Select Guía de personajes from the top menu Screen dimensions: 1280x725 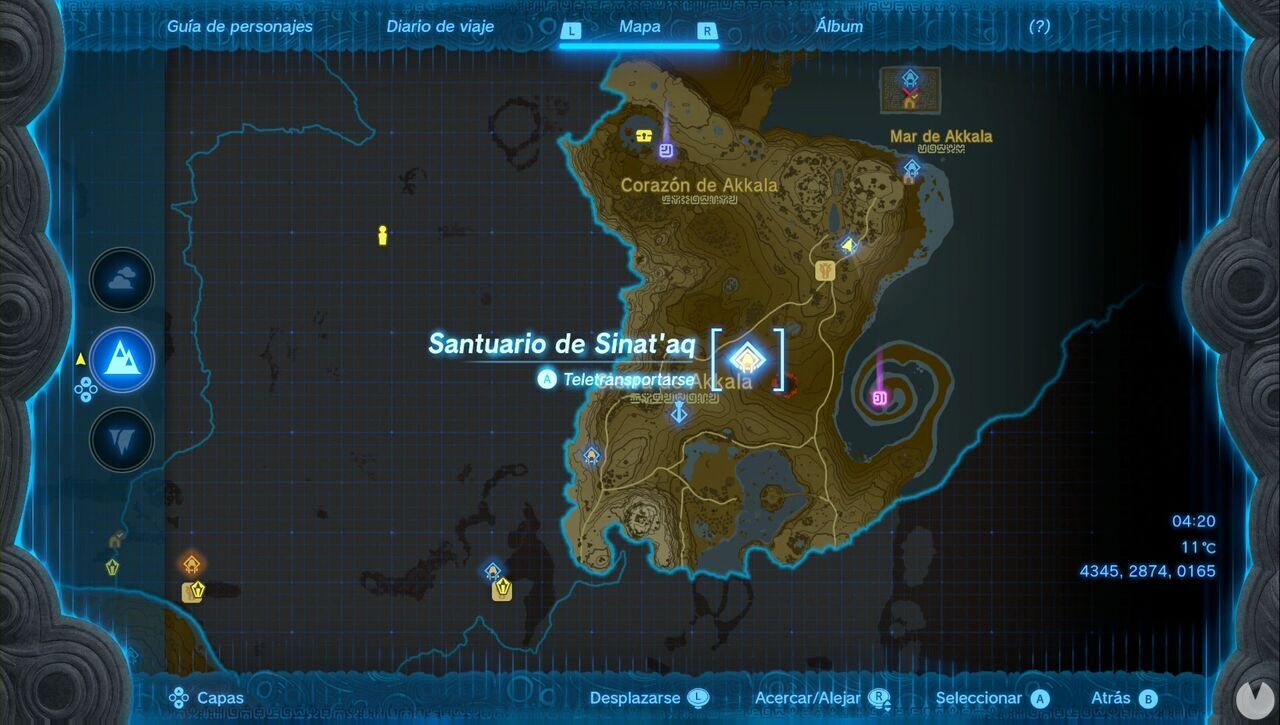(240, 26)
